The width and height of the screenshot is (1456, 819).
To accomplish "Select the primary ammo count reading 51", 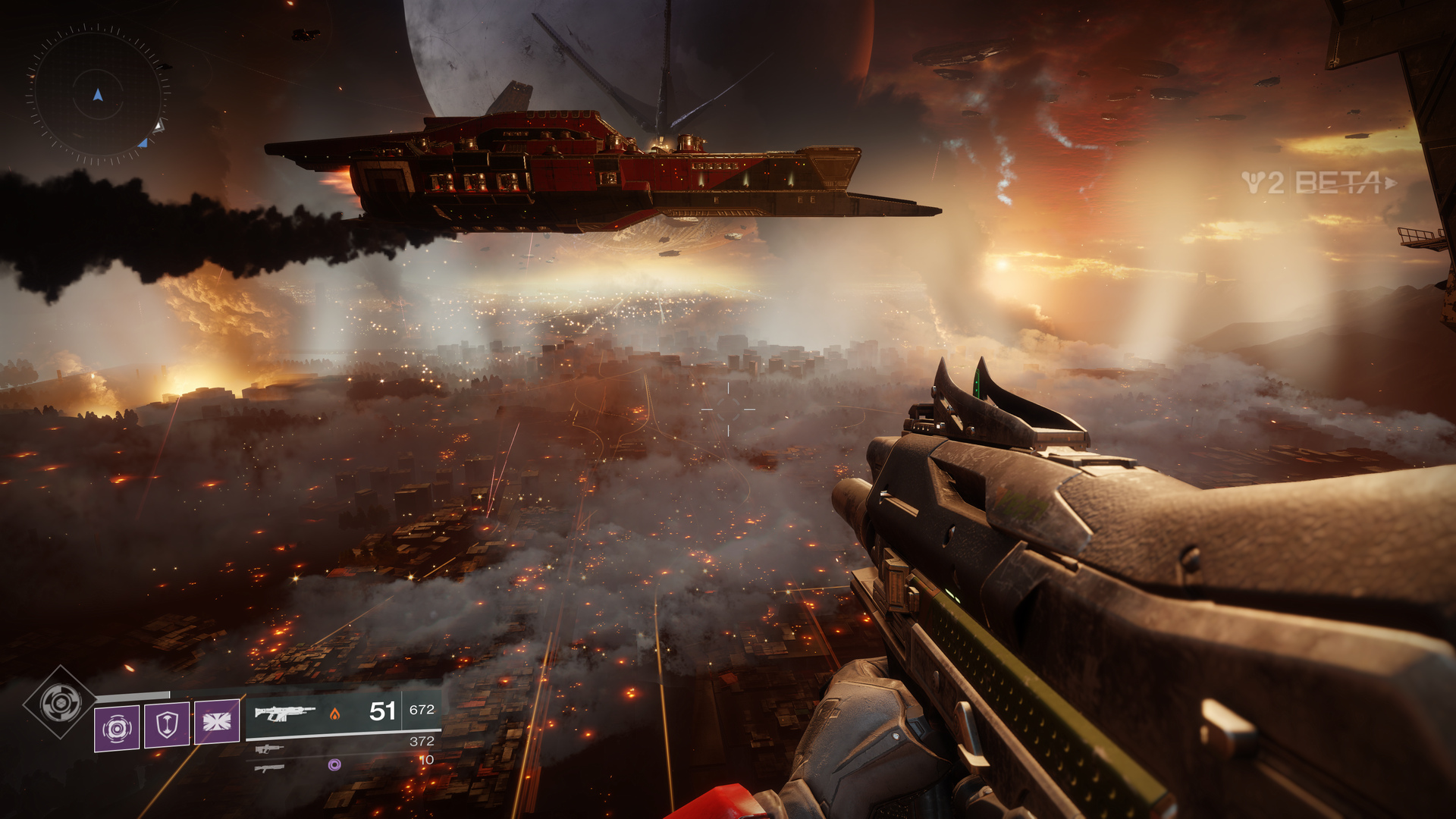I will coord(381,711).
